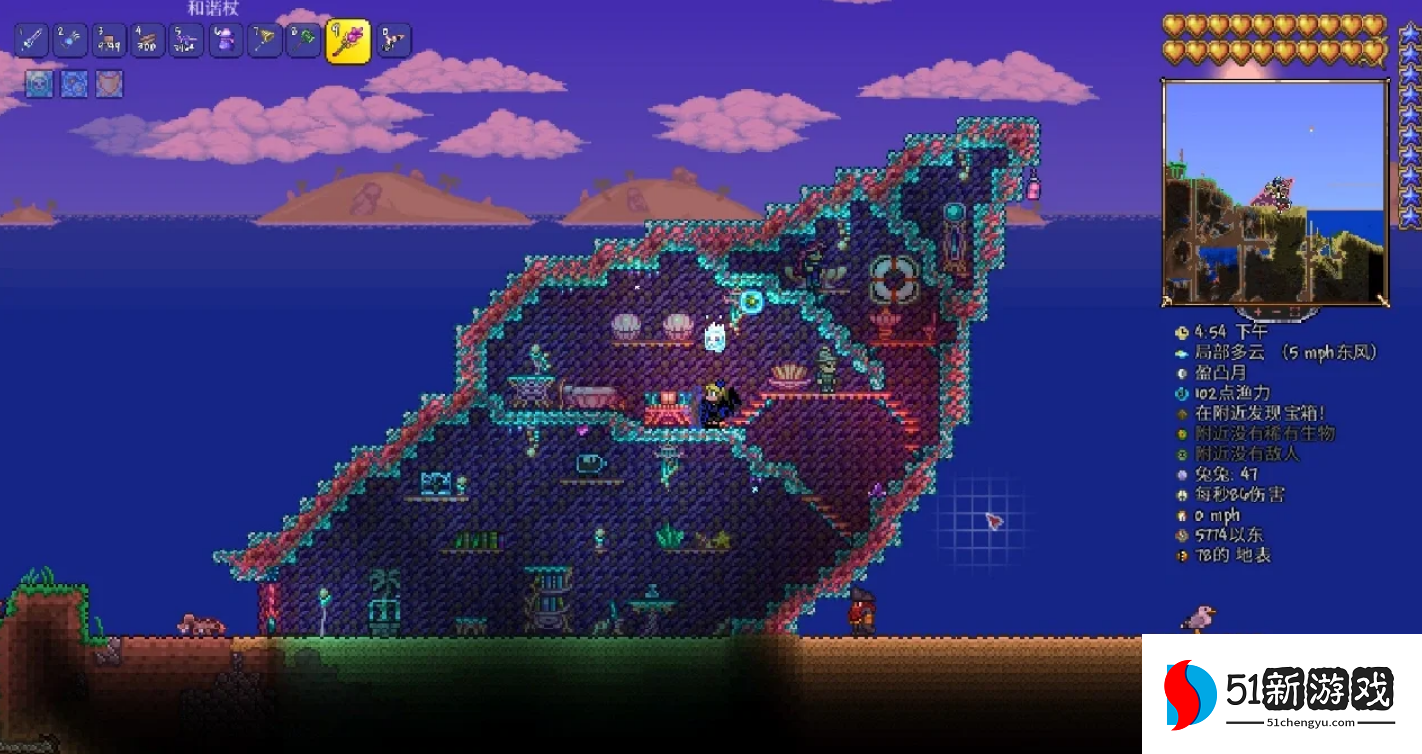Toggle the minimap fullscreen square button
This screenshot has width=1422, height=754.
pos(1295,311)
